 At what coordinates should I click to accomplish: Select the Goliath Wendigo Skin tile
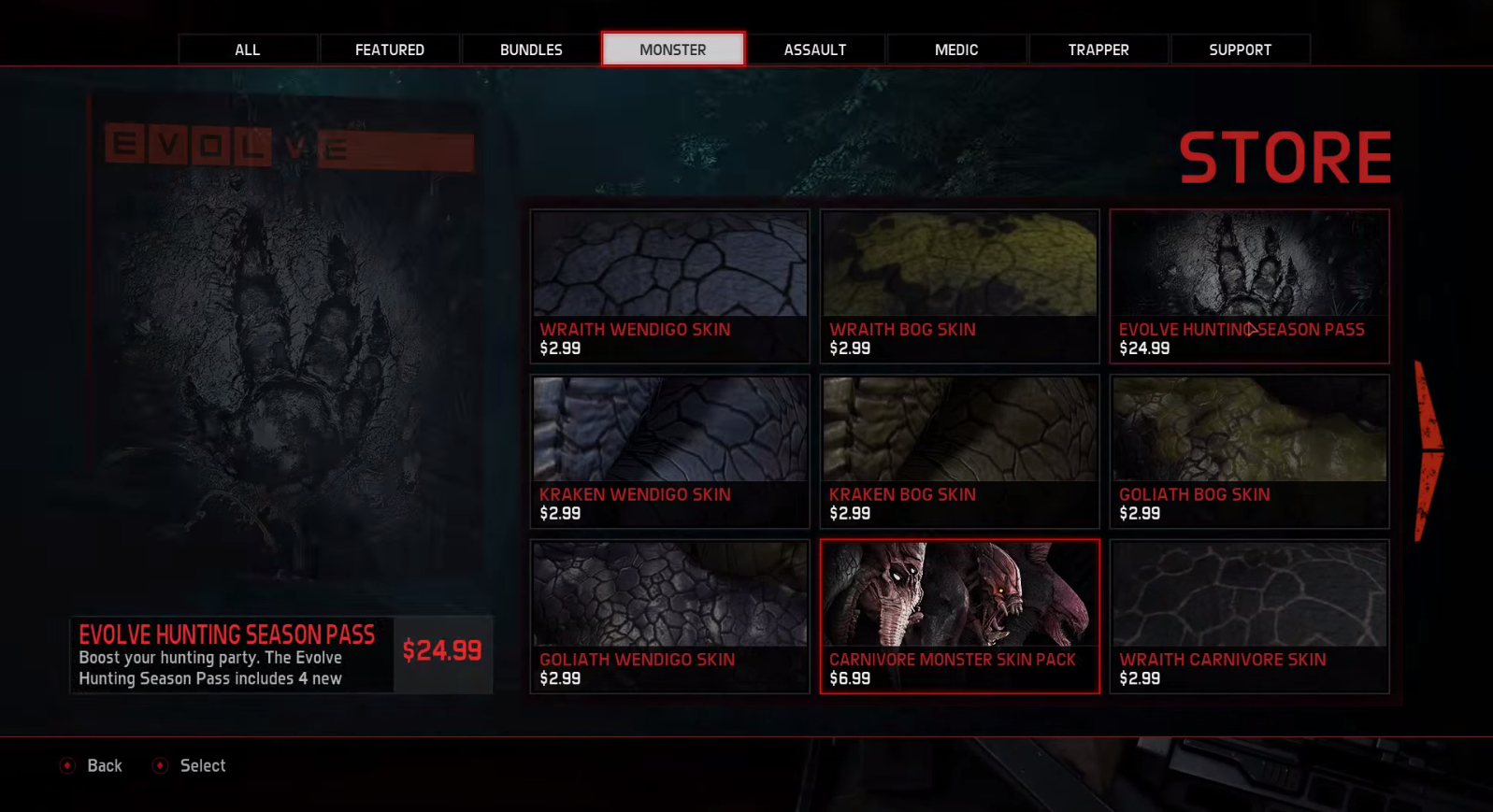pyautogui.click(x=669, y=617)
